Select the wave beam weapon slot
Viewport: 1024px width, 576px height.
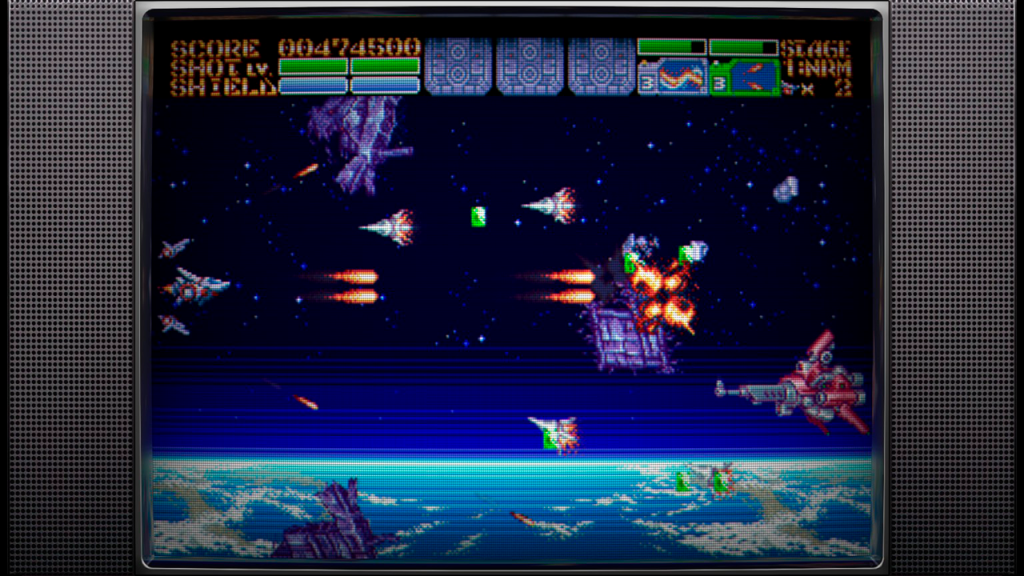pyautogui.click(x=672, y=77)
